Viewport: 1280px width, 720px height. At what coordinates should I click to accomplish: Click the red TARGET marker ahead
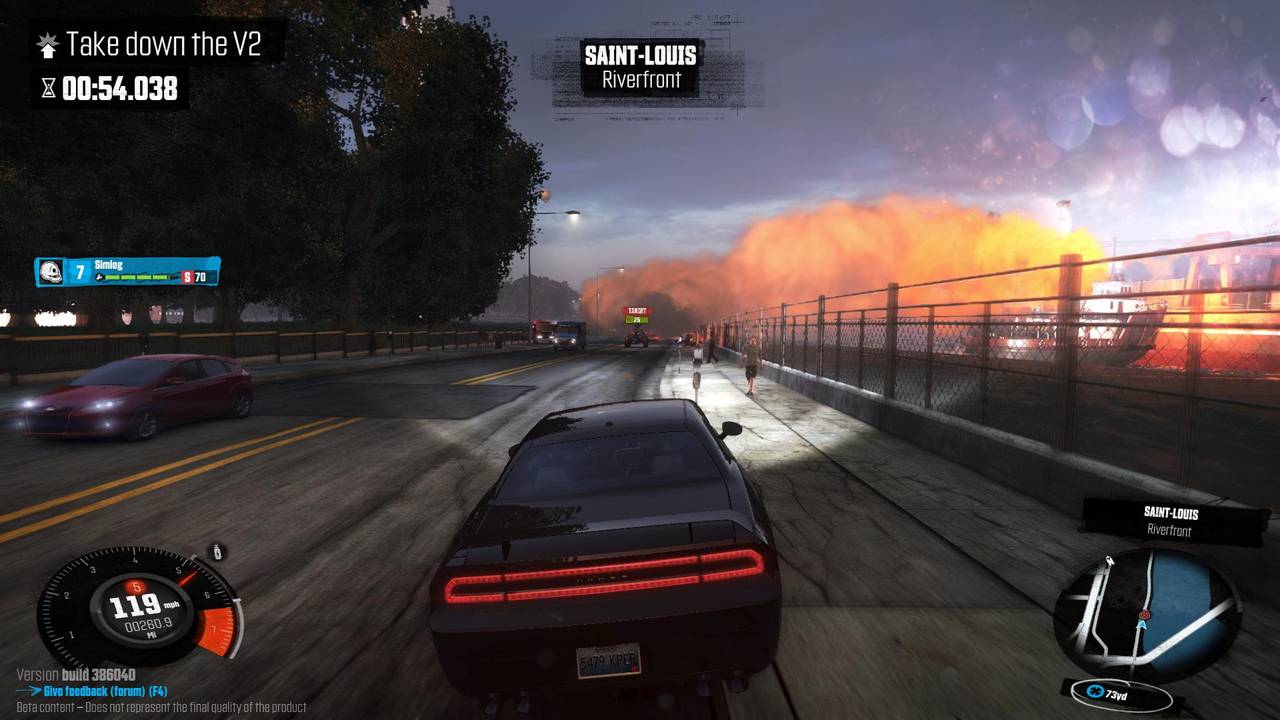pos(637,315)
